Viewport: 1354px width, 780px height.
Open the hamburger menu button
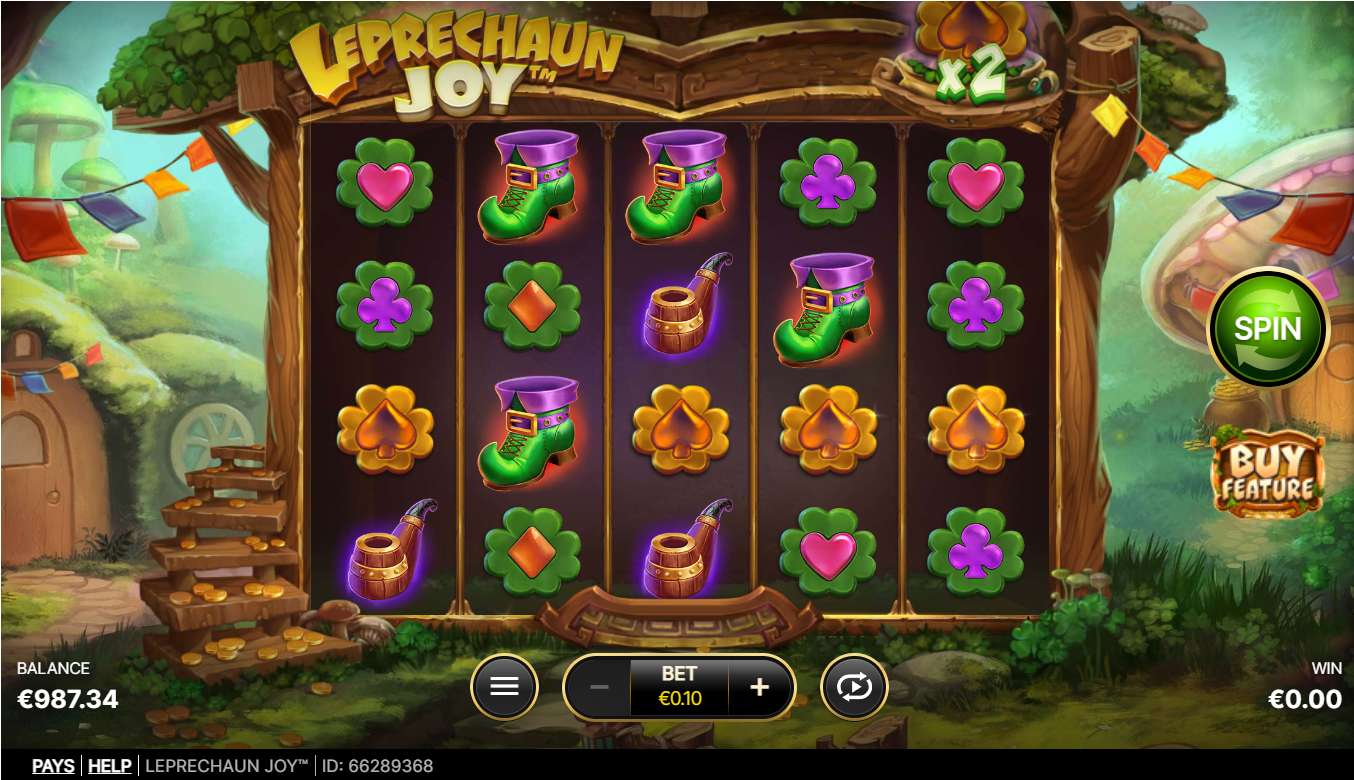click(504, 687)
